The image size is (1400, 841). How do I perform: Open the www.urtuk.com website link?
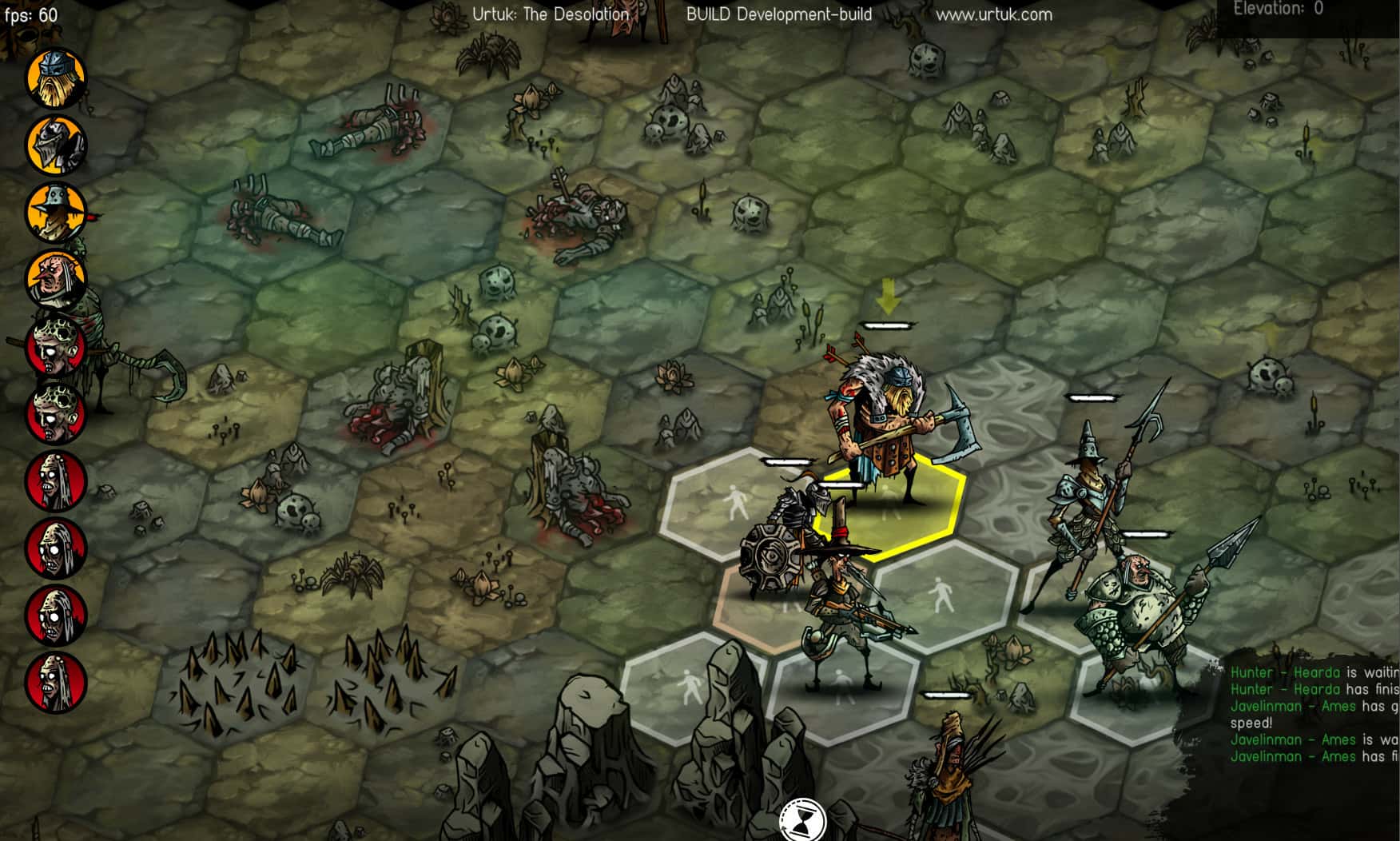coord(995,14)
